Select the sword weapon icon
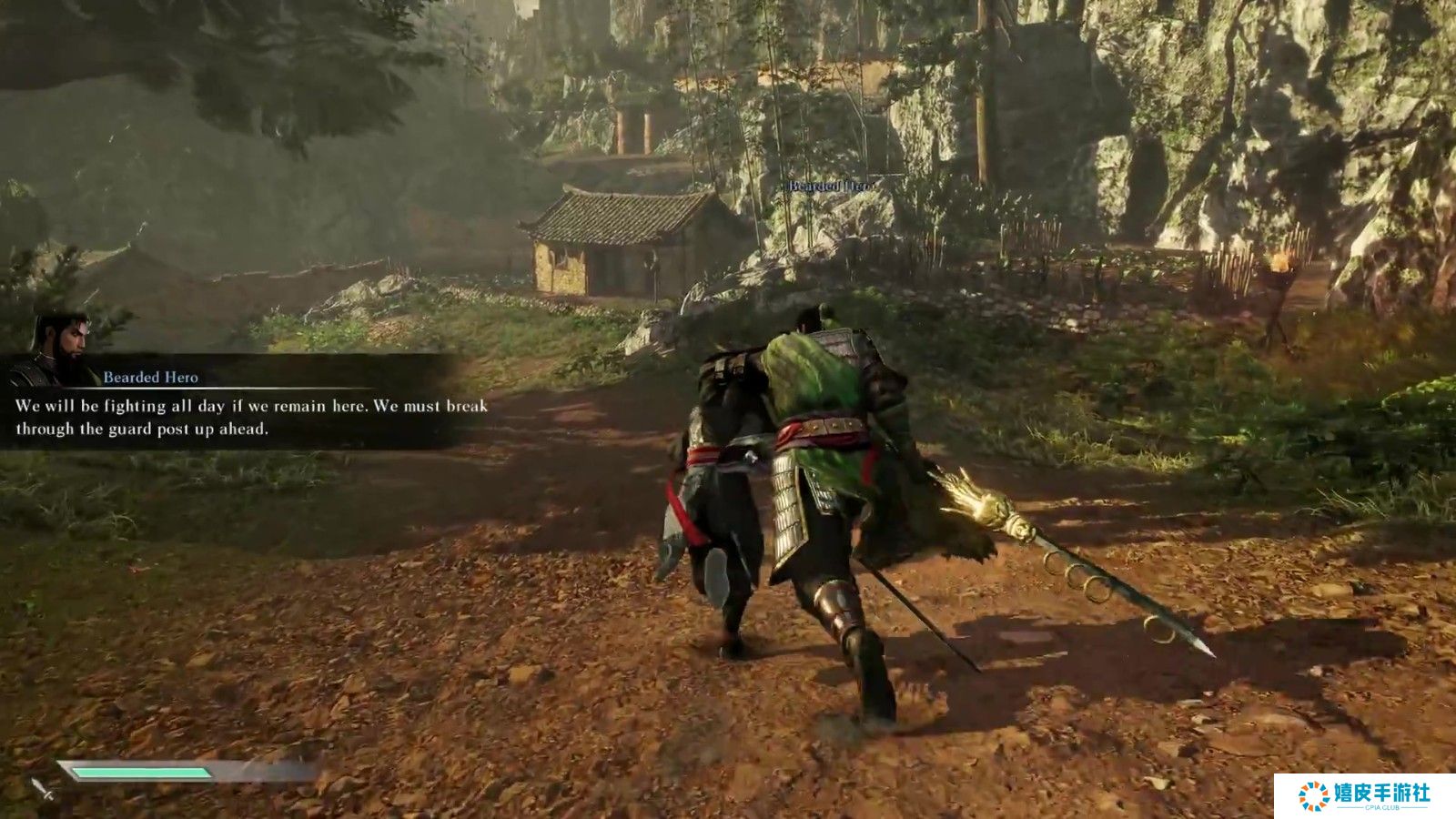This screenshot has width=1456, height=819. pos(42,789)
